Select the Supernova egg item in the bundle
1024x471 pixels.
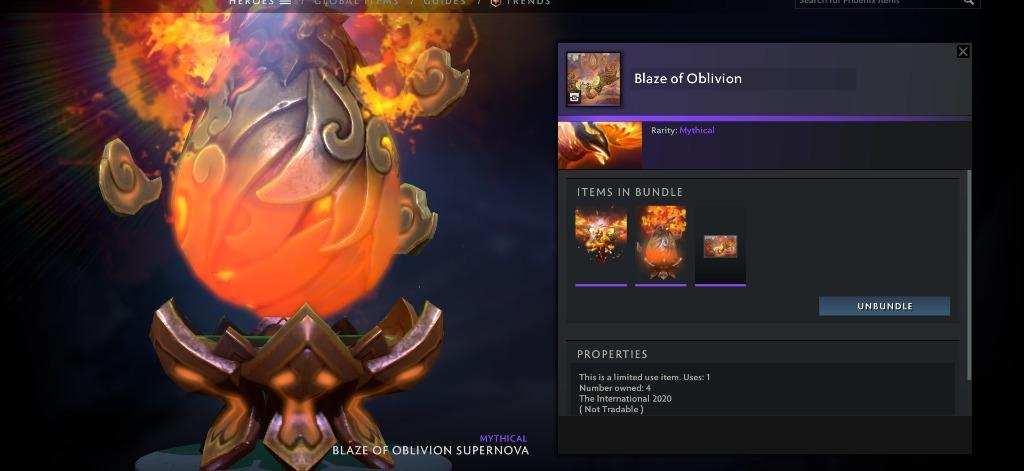tap(661, 245)
